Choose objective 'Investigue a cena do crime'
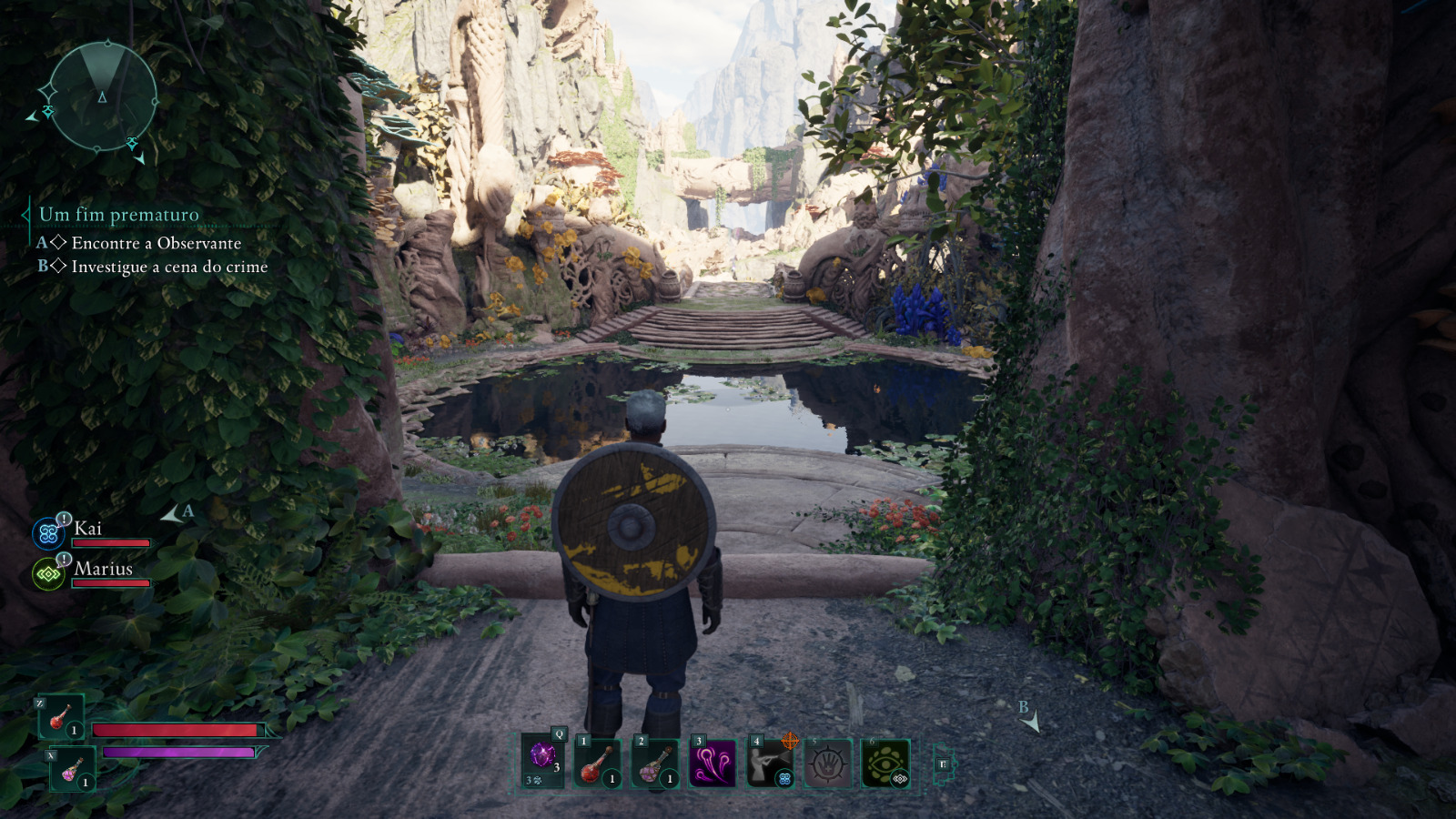Viewport: 1456px width, 819px height. [169, 267]
